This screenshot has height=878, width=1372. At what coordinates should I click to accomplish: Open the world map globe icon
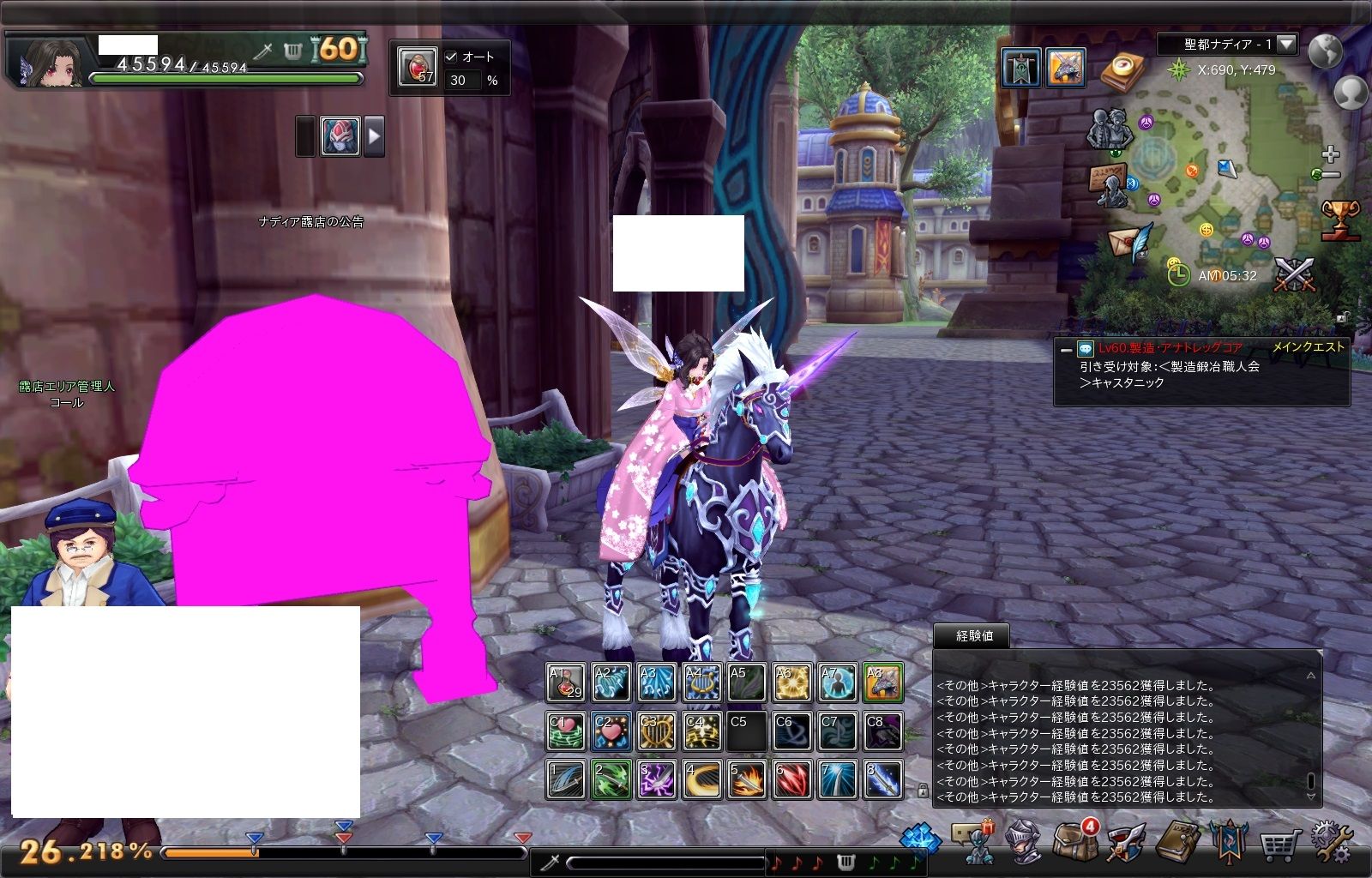(x=1325, y=51)
